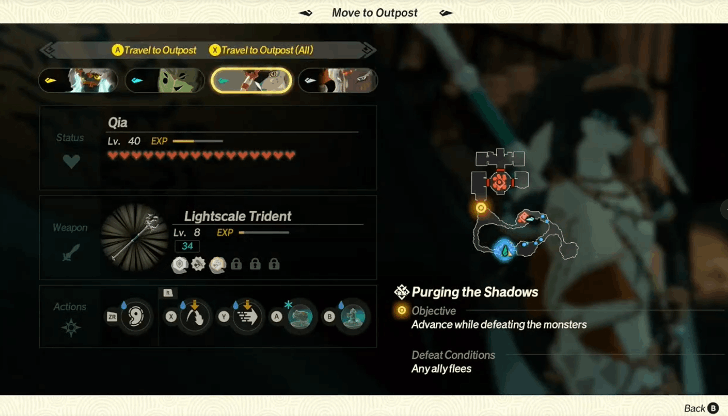Select the blue player position marker on map
The image size is (728, 416).
click(505, 249)
